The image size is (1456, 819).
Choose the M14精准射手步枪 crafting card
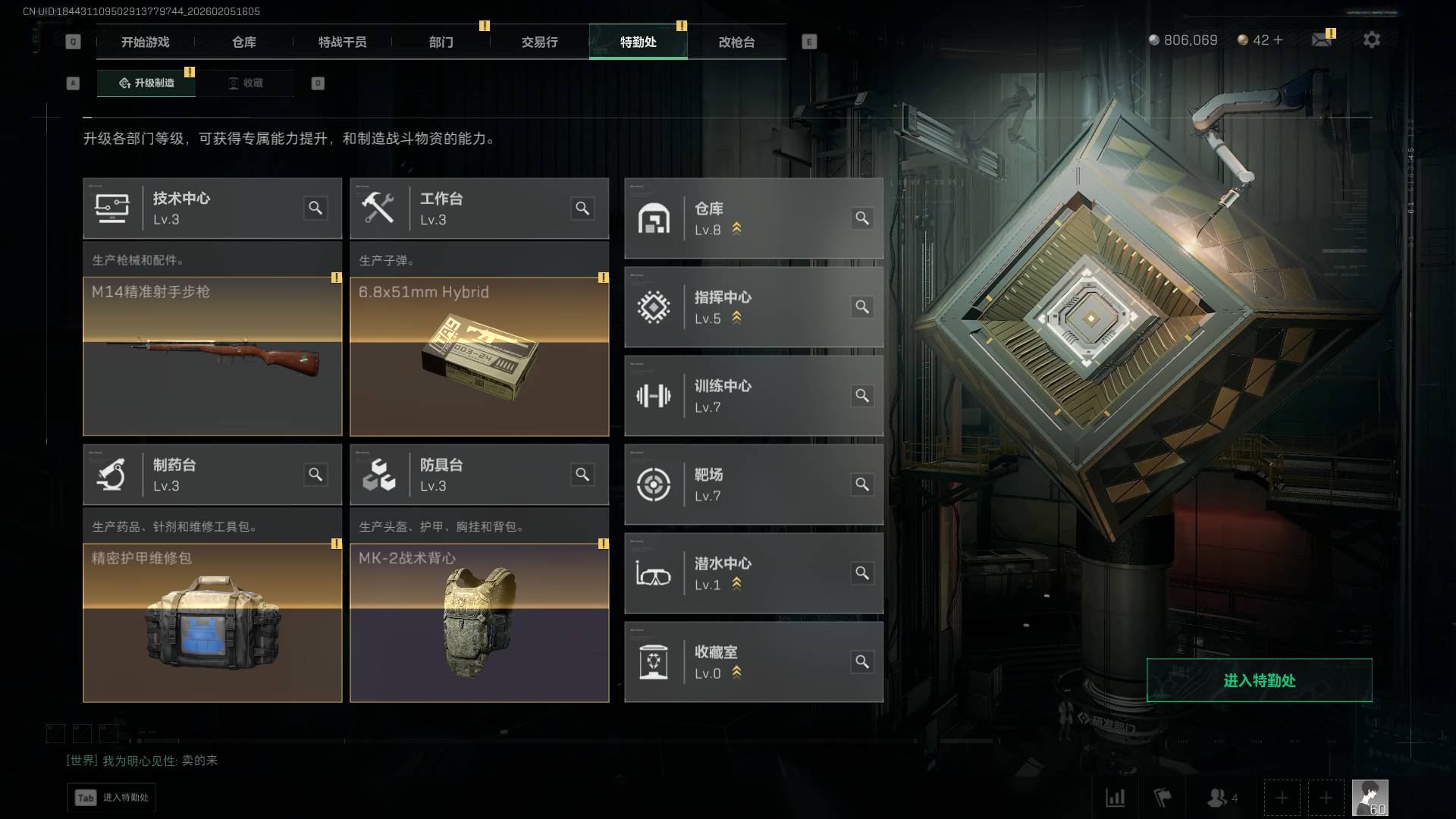(x=212, y=356)
